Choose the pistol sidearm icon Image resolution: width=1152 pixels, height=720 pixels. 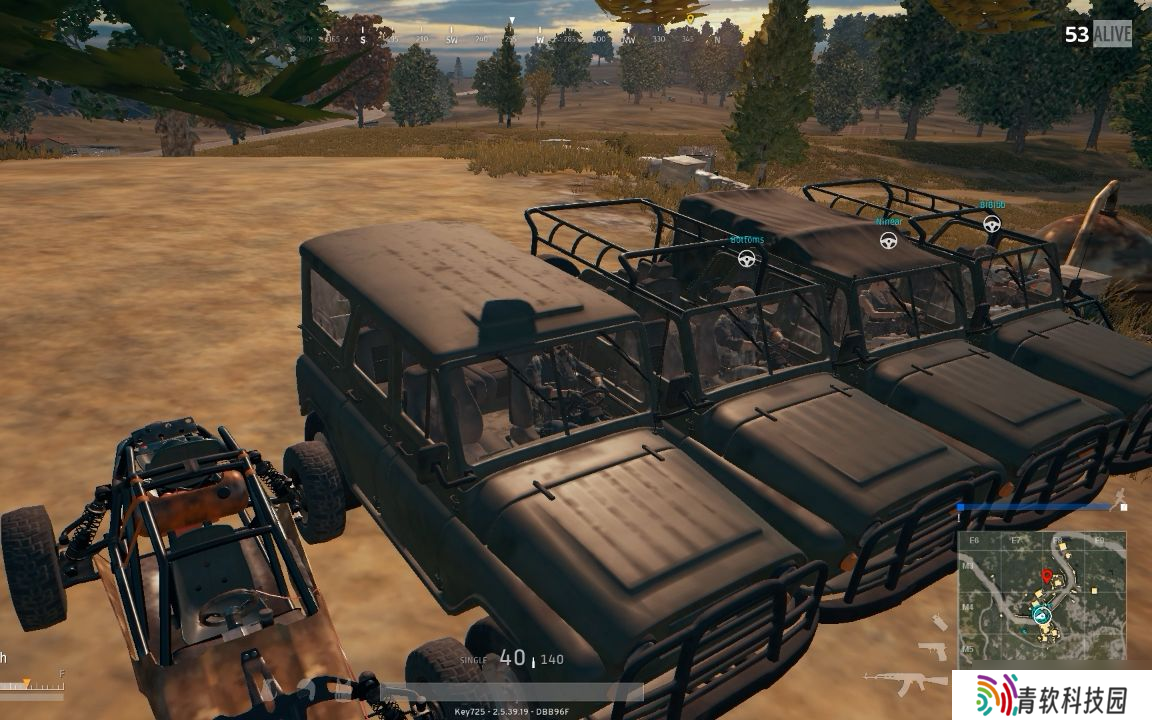[x=932, y=650]
